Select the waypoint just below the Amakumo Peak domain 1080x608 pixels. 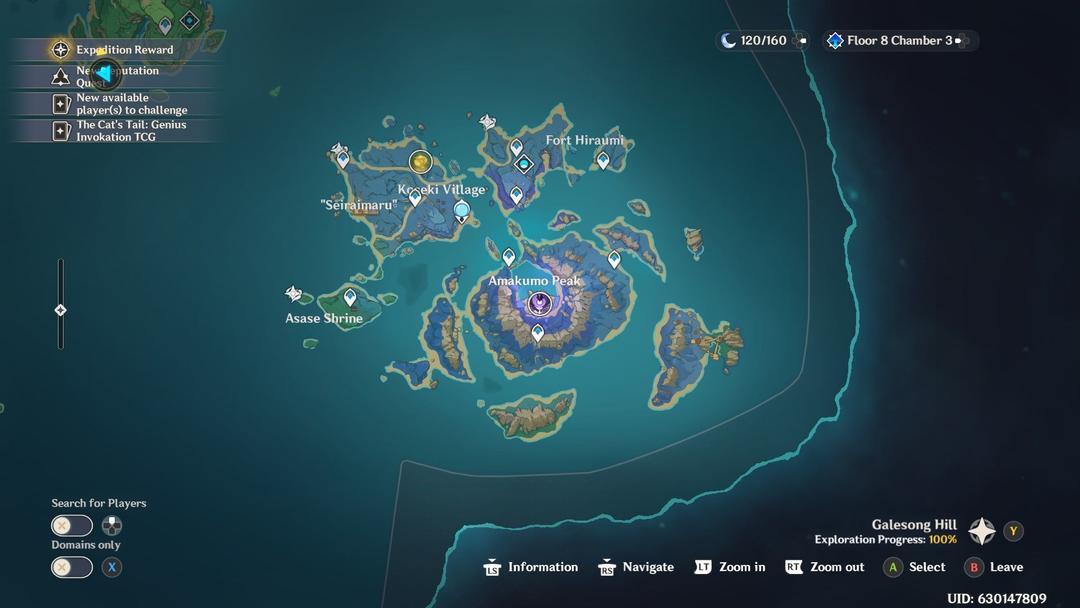coord(538,332)
